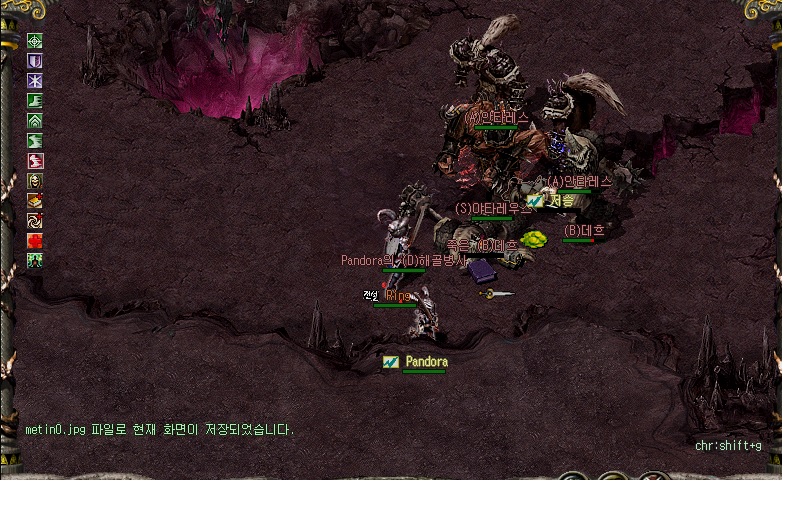Click the solid red cross icon
The width and height of the screenshot is (801, 516).
click(35, 241)
